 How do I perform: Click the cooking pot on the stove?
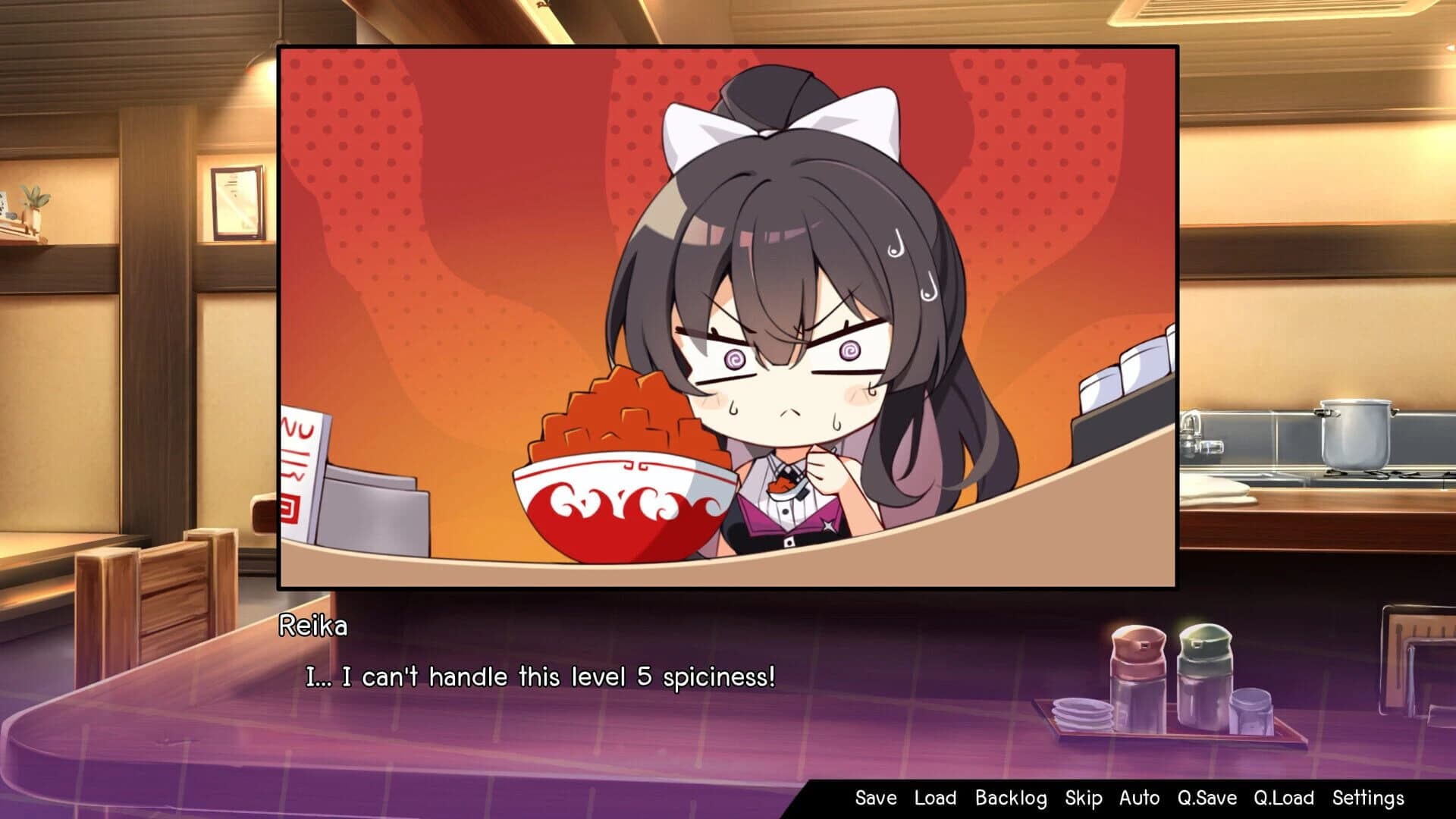[x=1355, y=435]
